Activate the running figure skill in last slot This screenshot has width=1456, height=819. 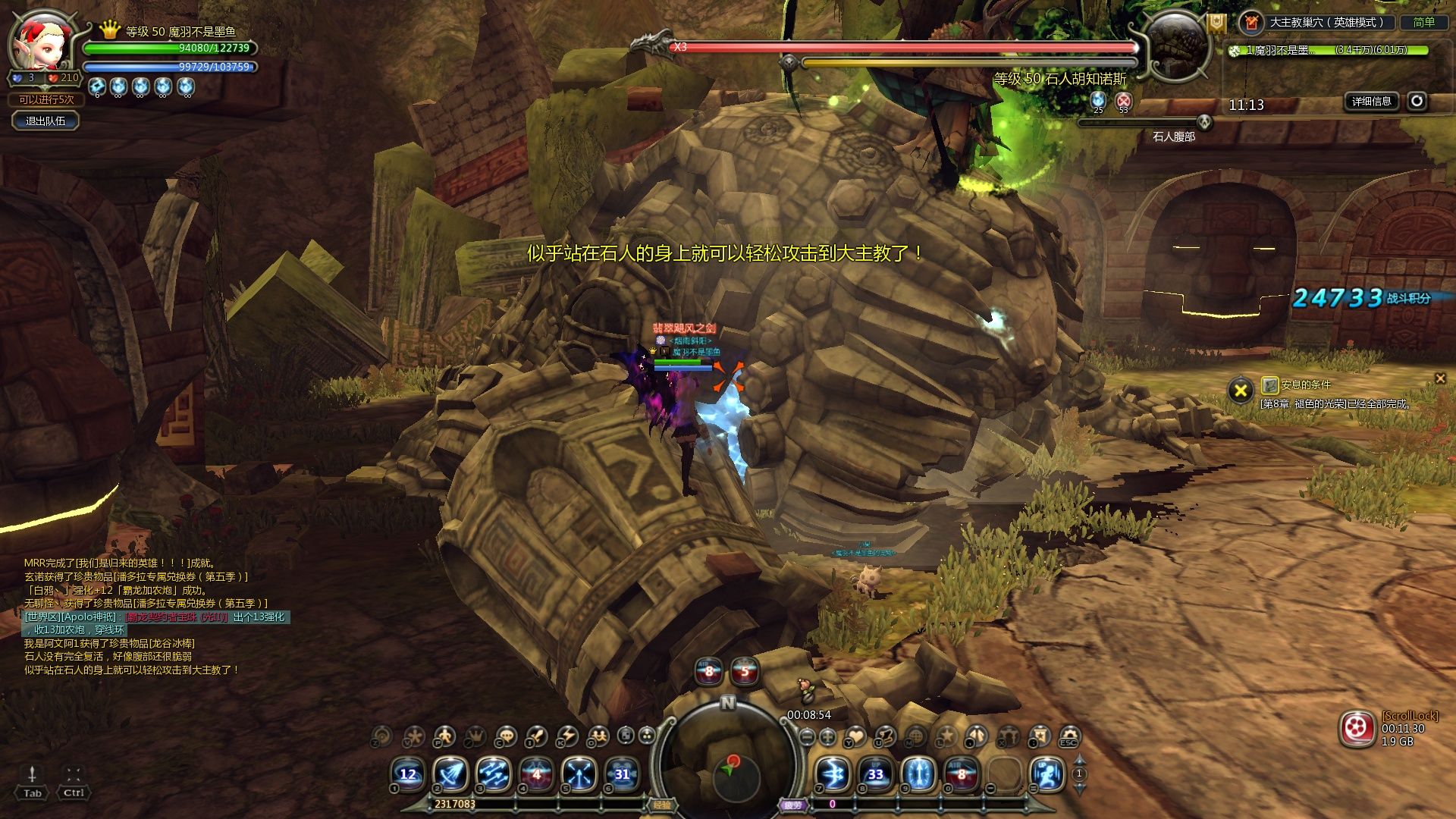click(x=1047, y=774)
